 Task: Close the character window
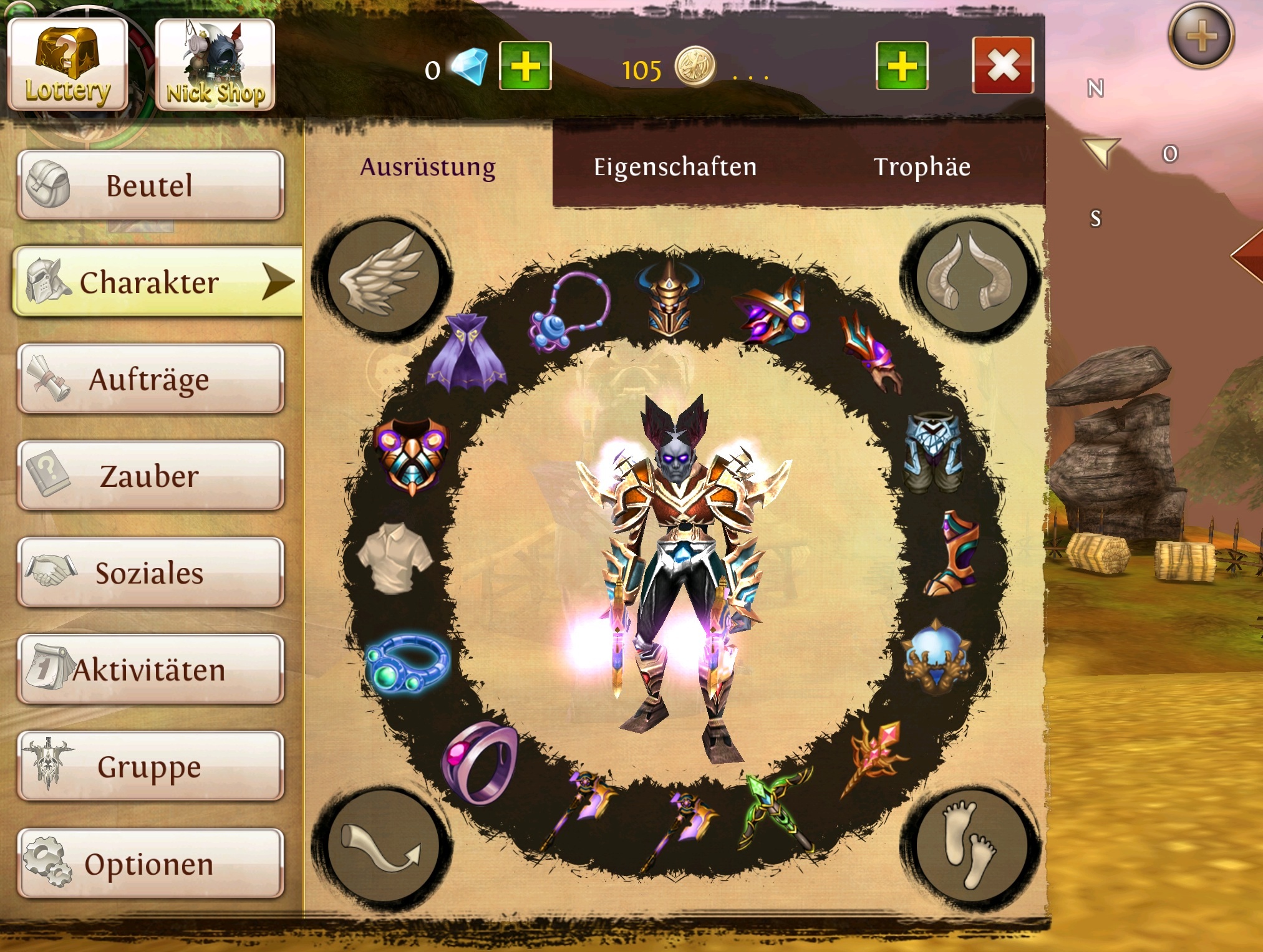click(1003, 65)
